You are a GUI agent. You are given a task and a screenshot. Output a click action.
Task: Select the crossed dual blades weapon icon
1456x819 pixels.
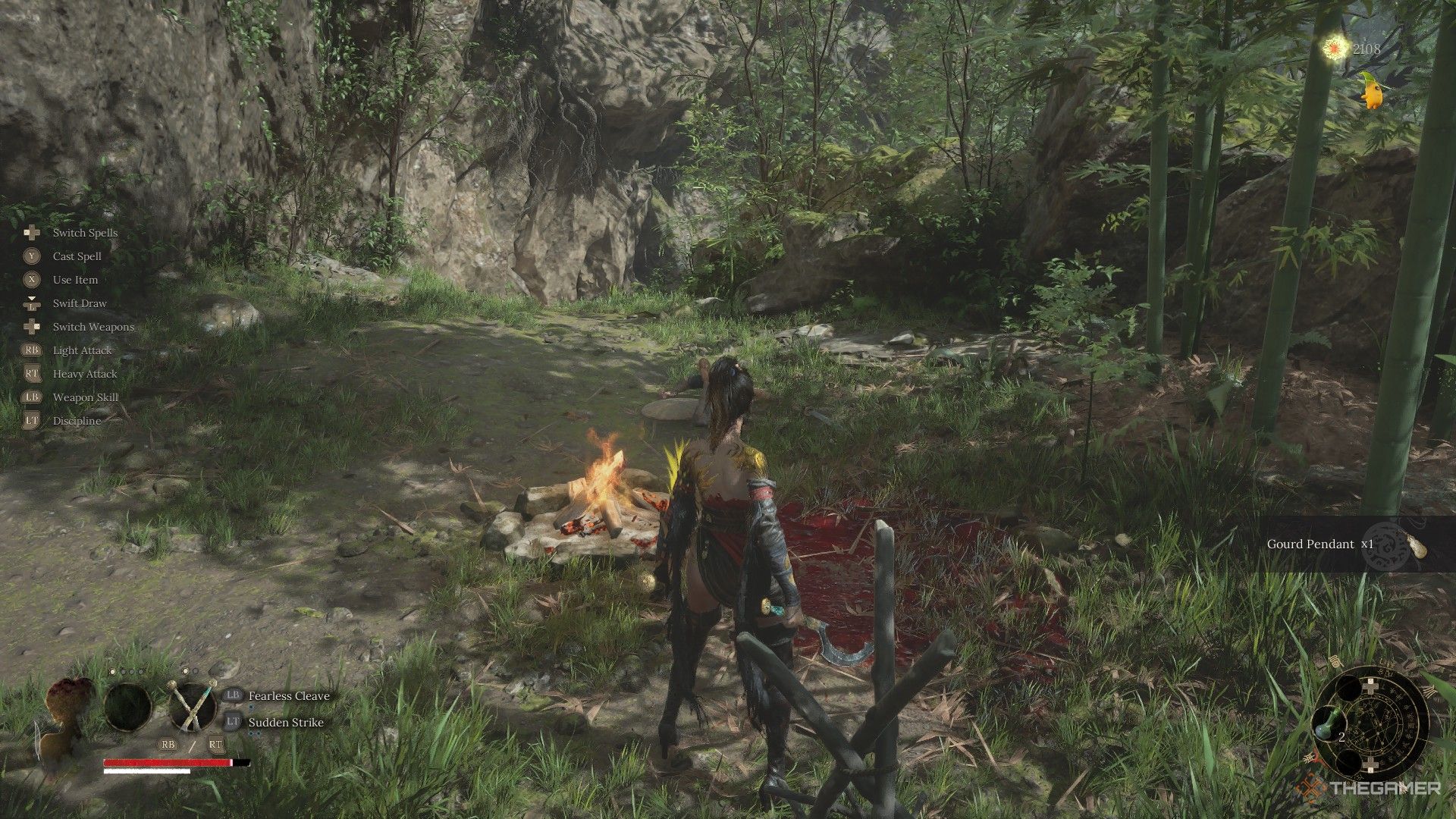click(193, 706)
